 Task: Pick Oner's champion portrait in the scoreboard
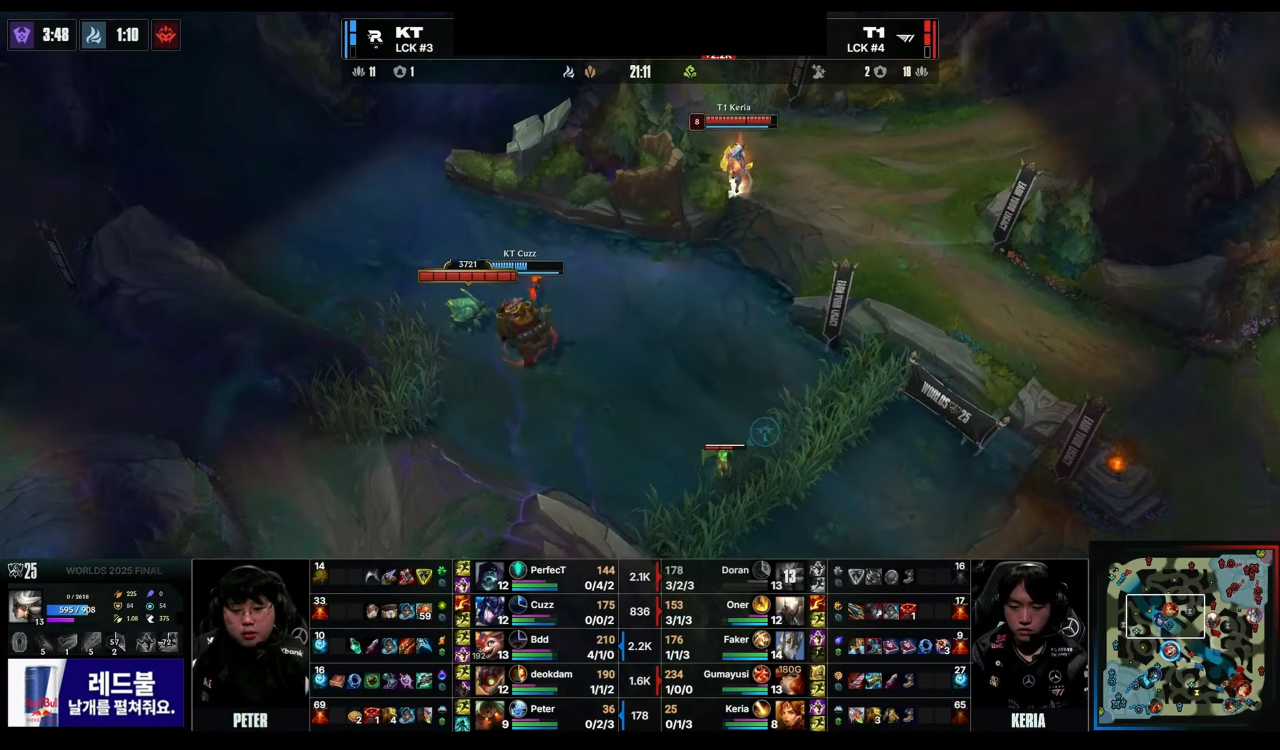(x=789, y=610)
